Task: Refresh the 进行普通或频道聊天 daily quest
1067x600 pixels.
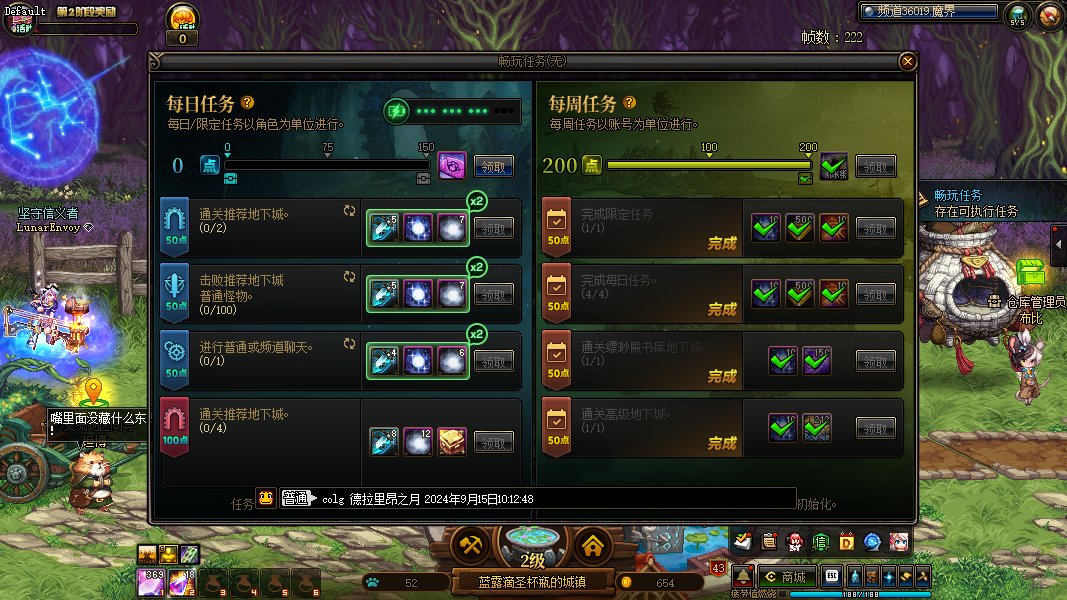Action: (349, 343)
